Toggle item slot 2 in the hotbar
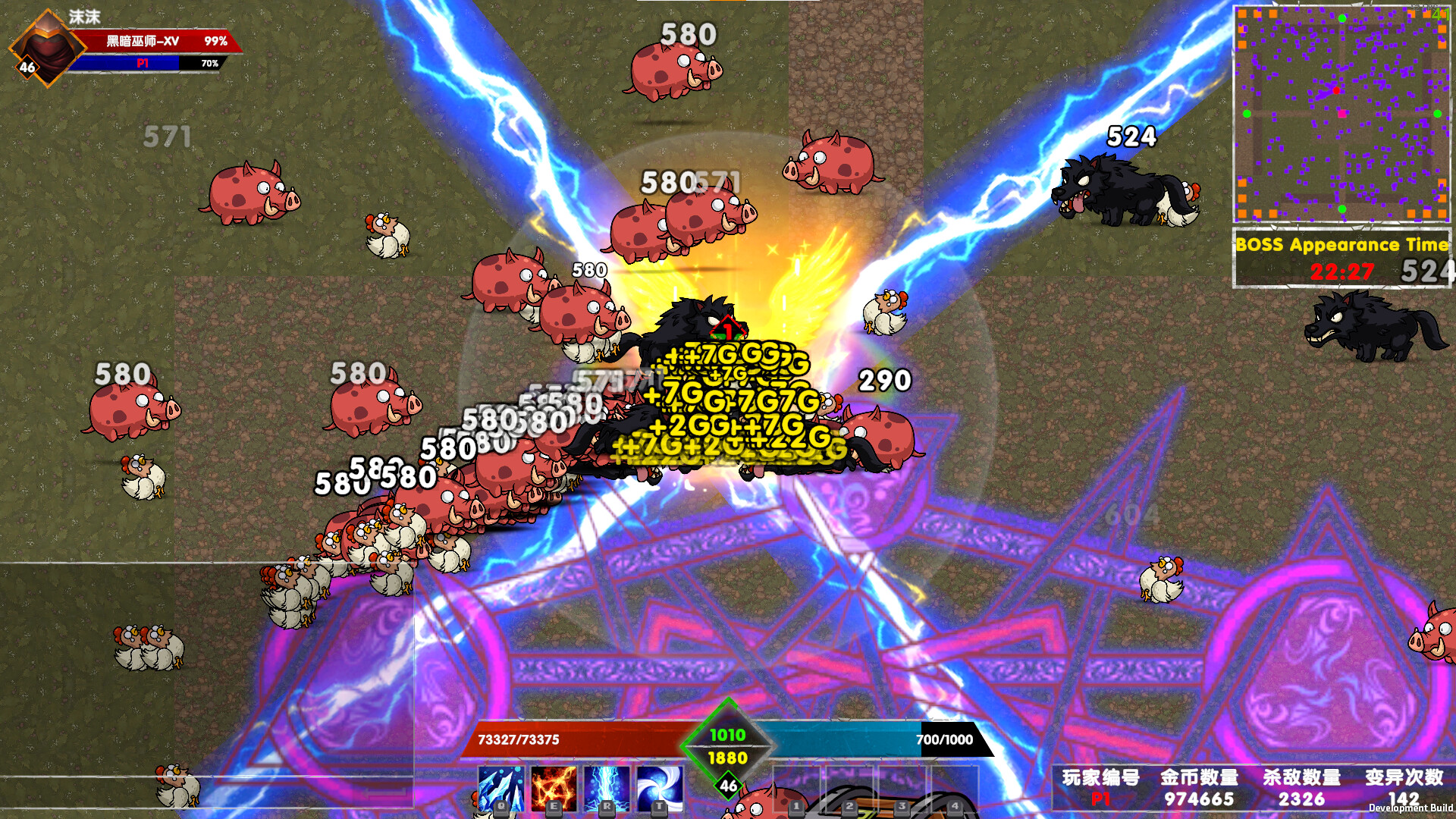The width and height of the screenshot is (1456, 819). [x=852, y=789]
